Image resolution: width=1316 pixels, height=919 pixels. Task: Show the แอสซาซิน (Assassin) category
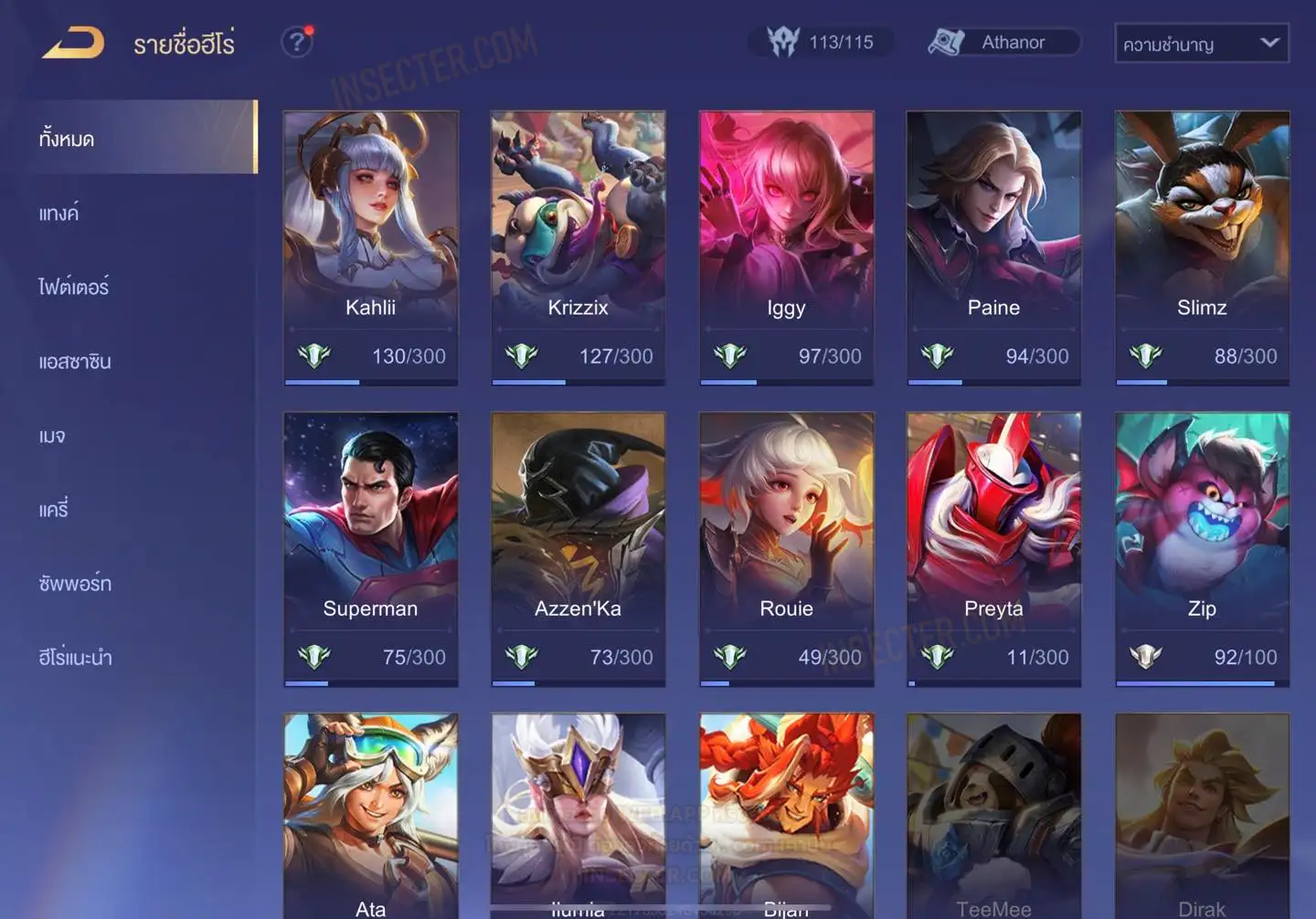click(x=75, y=361)
